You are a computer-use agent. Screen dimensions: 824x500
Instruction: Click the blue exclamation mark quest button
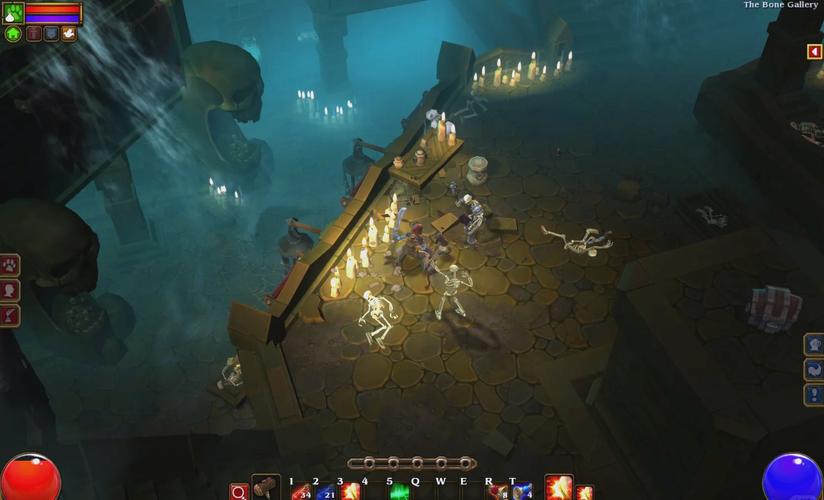(x=814, y=394)
